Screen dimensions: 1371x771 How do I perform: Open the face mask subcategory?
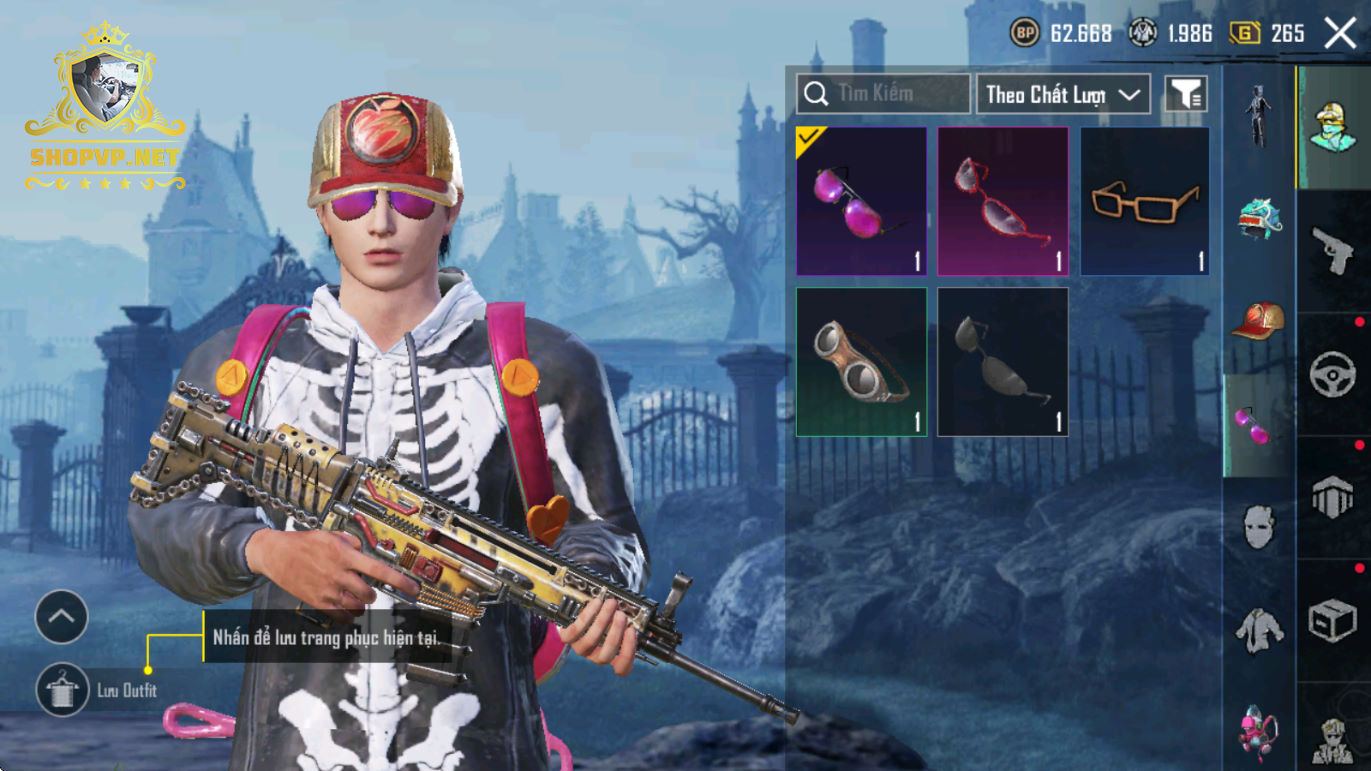point(1259,526)
